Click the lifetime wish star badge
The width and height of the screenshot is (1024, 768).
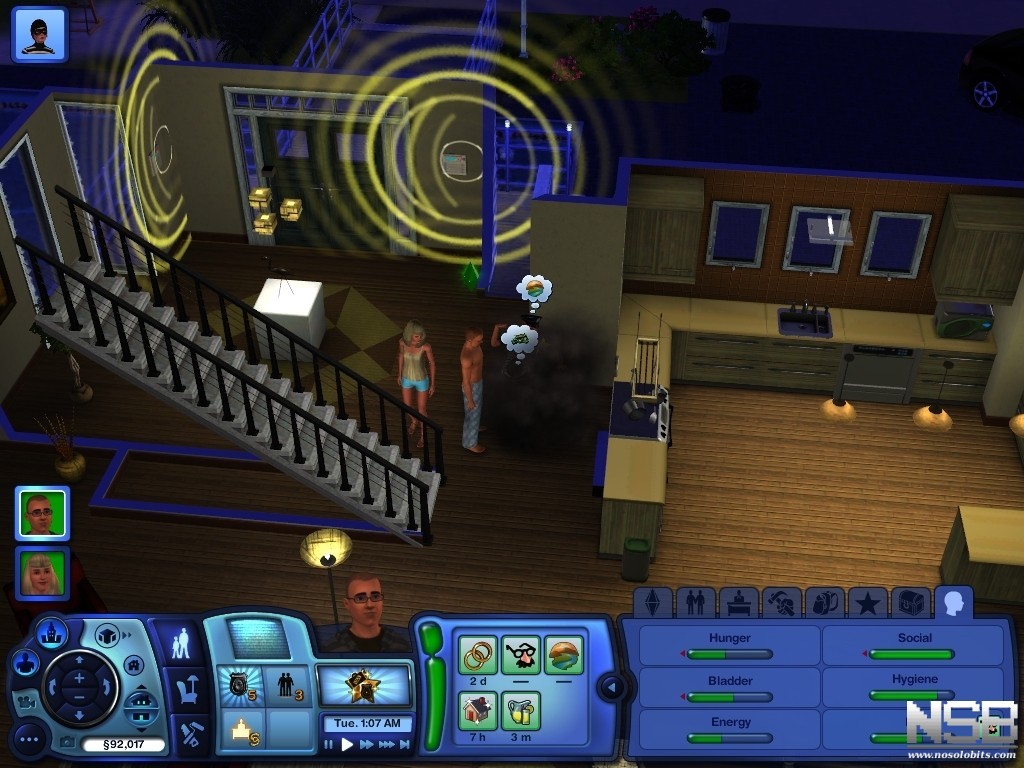click(364, 685)
